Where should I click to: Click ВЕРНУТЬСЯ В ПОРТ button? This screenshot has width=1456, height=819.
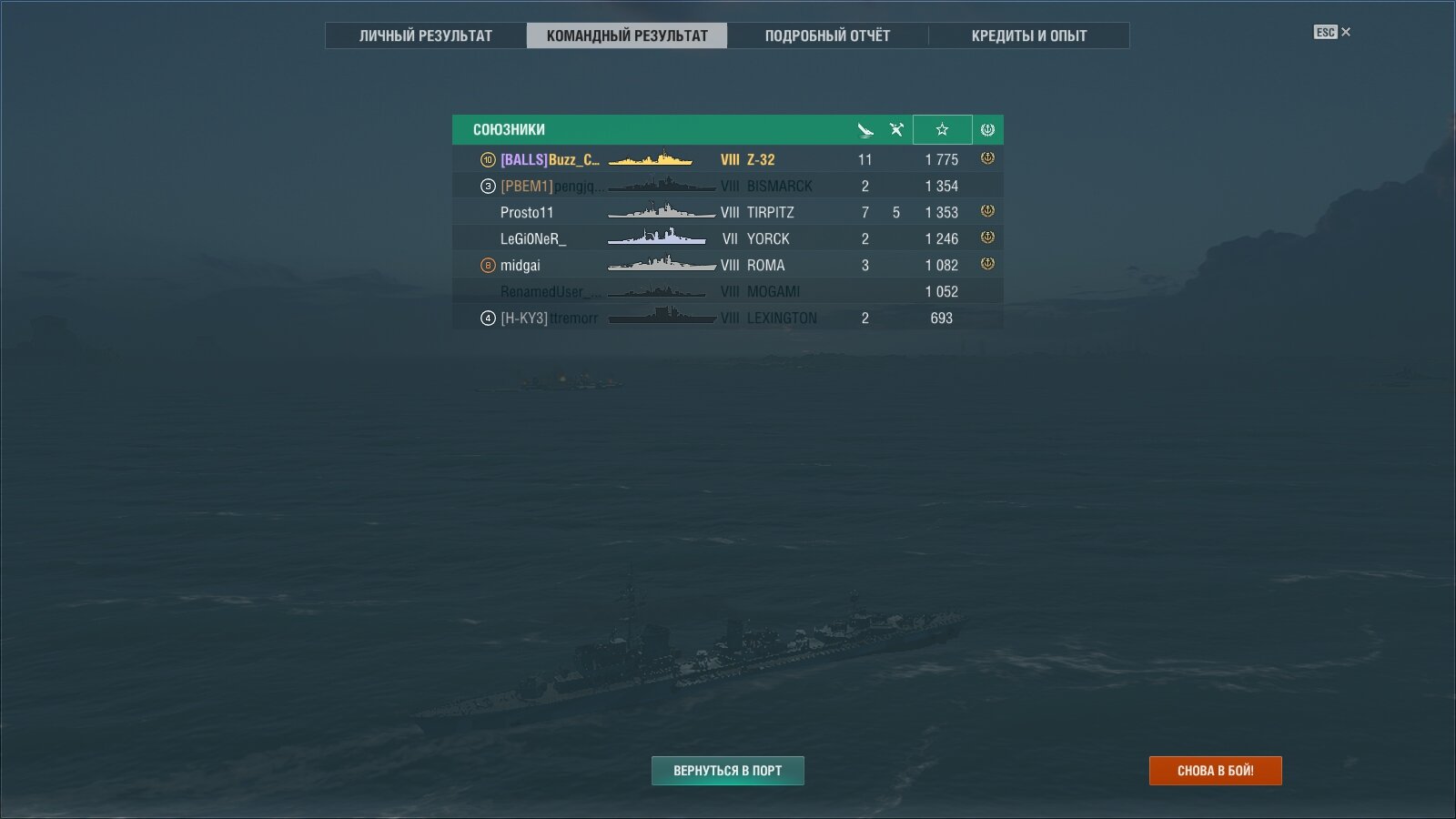click(727, 771)
